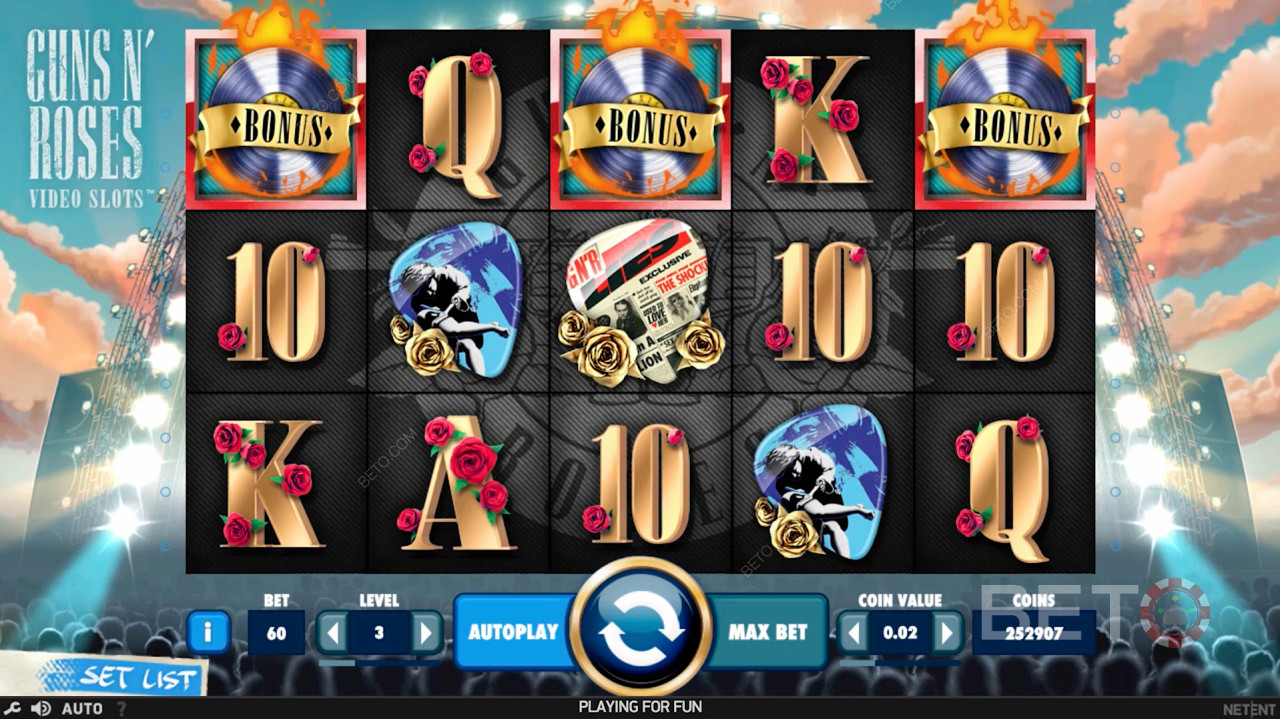Start Autoplay mode

512,632
